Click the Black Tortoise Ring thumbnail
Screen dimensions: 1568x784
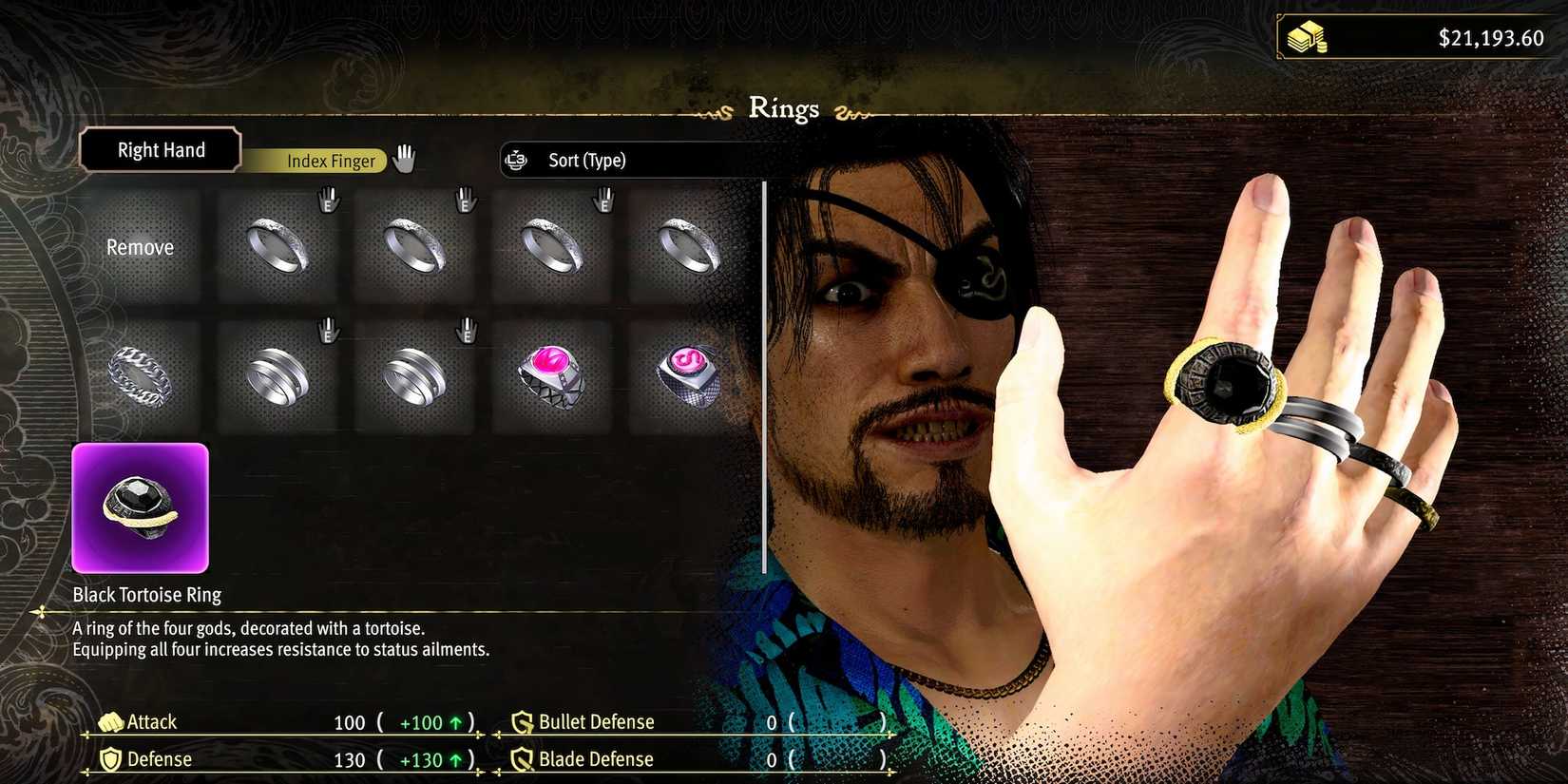pos(141,507)
